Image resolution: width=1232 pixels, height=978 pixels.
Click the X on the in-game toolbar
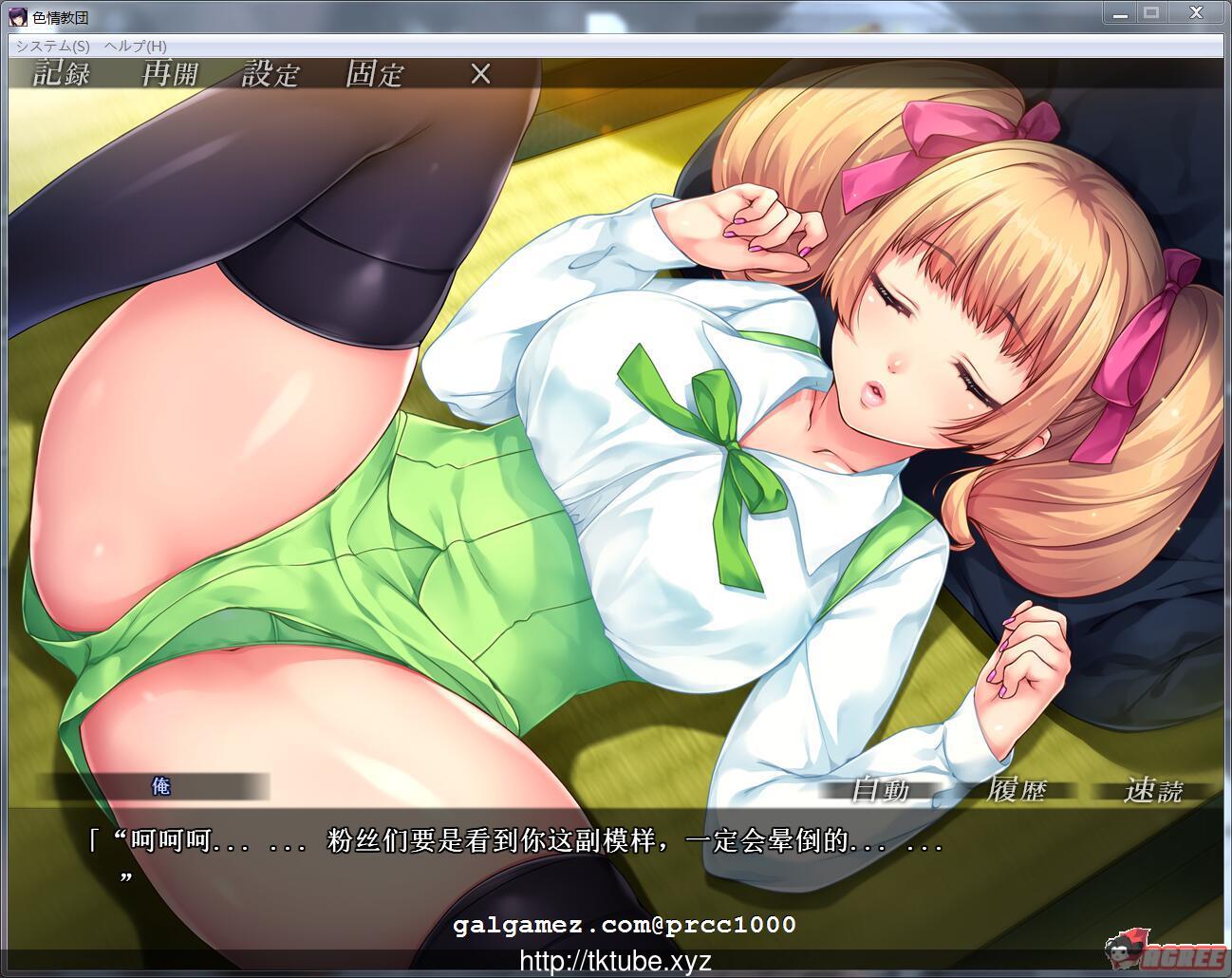tap(479, 72)
